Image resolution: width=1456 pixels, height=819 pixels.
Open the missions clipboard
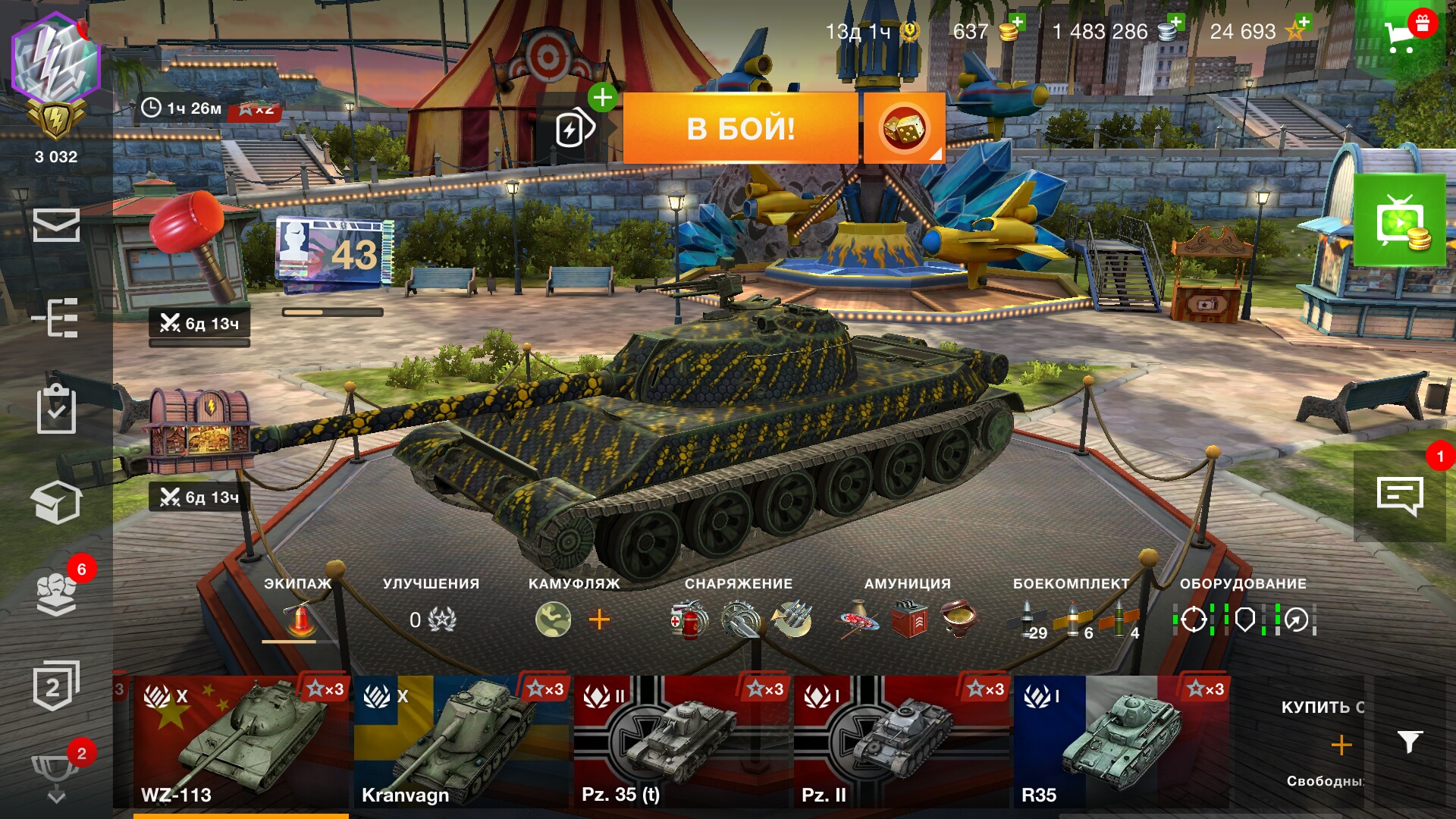(56, 410)
